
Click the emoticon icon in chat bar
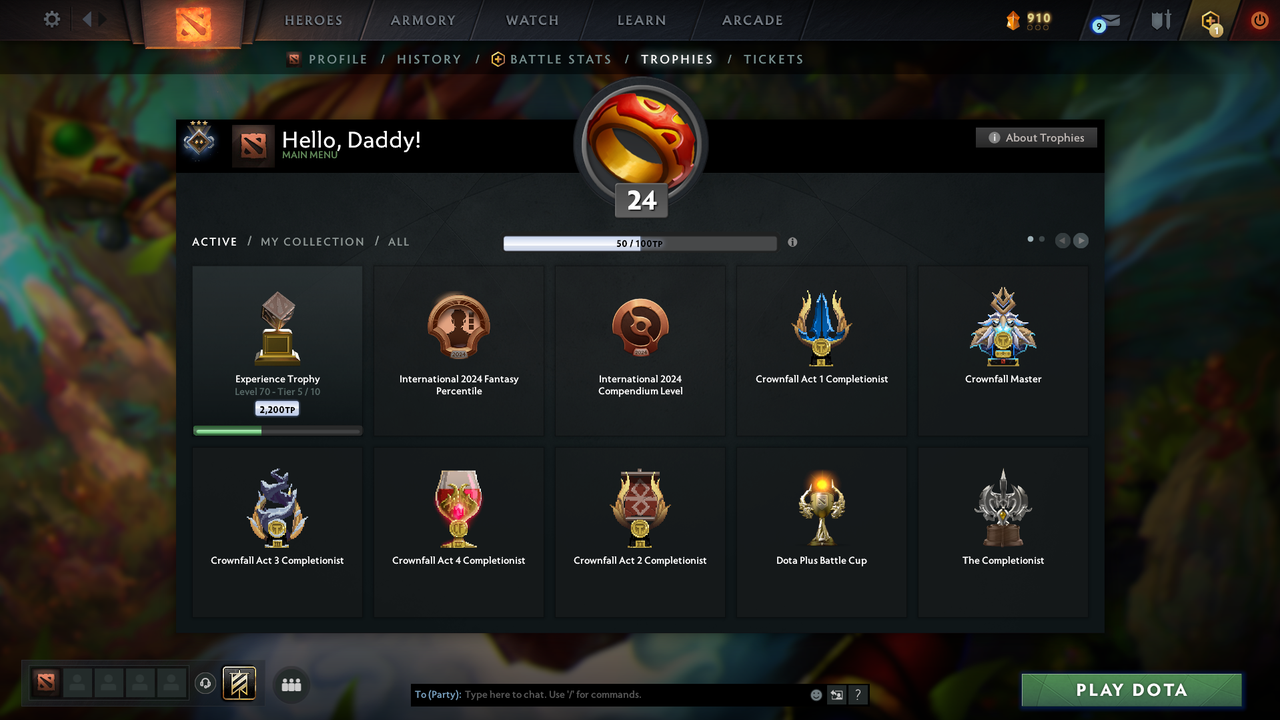pos(815,694)
